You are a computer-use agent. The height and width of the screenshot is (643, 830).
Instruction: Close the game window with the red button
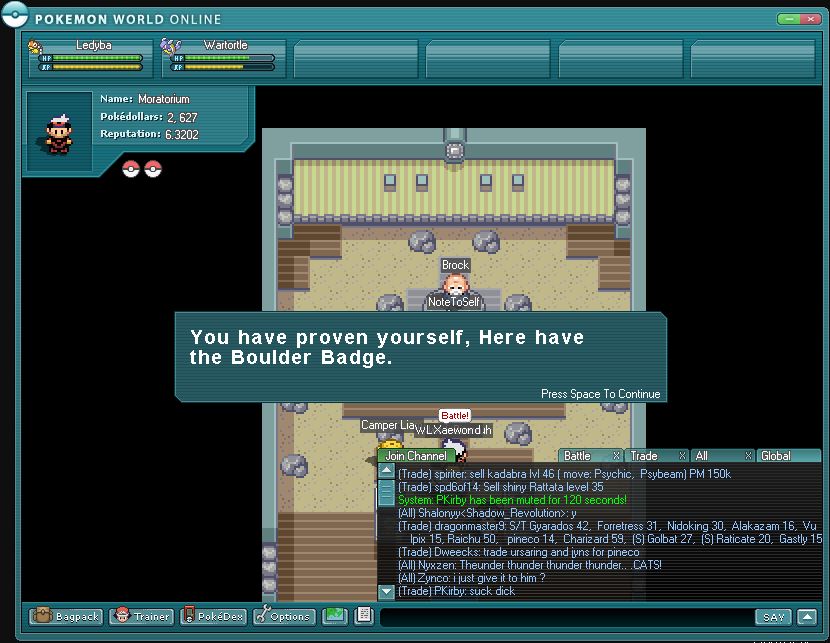(x=813, y=19)
